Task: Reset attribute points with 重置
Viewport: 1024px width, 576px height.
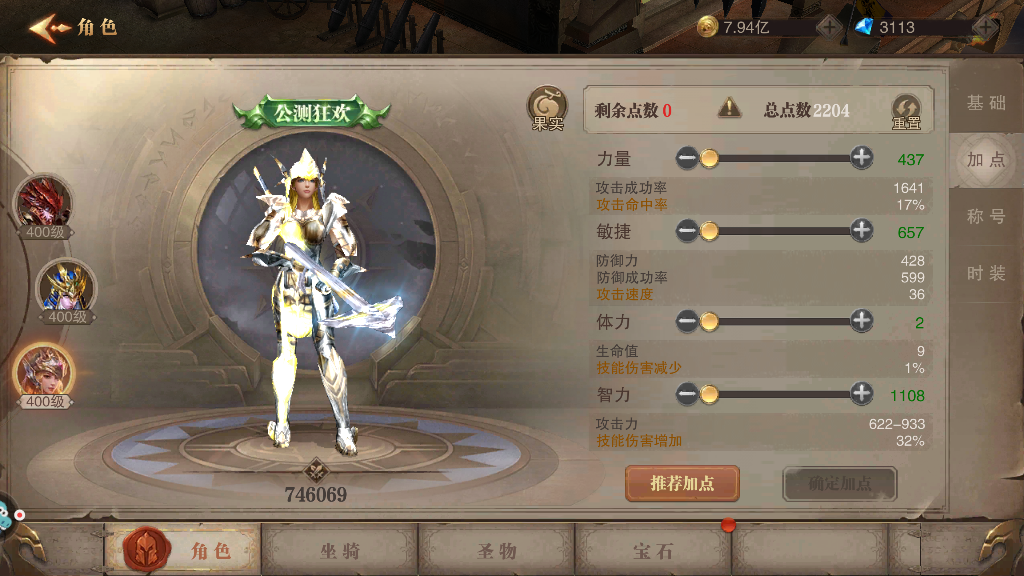Action: click(x=906, y=111)
